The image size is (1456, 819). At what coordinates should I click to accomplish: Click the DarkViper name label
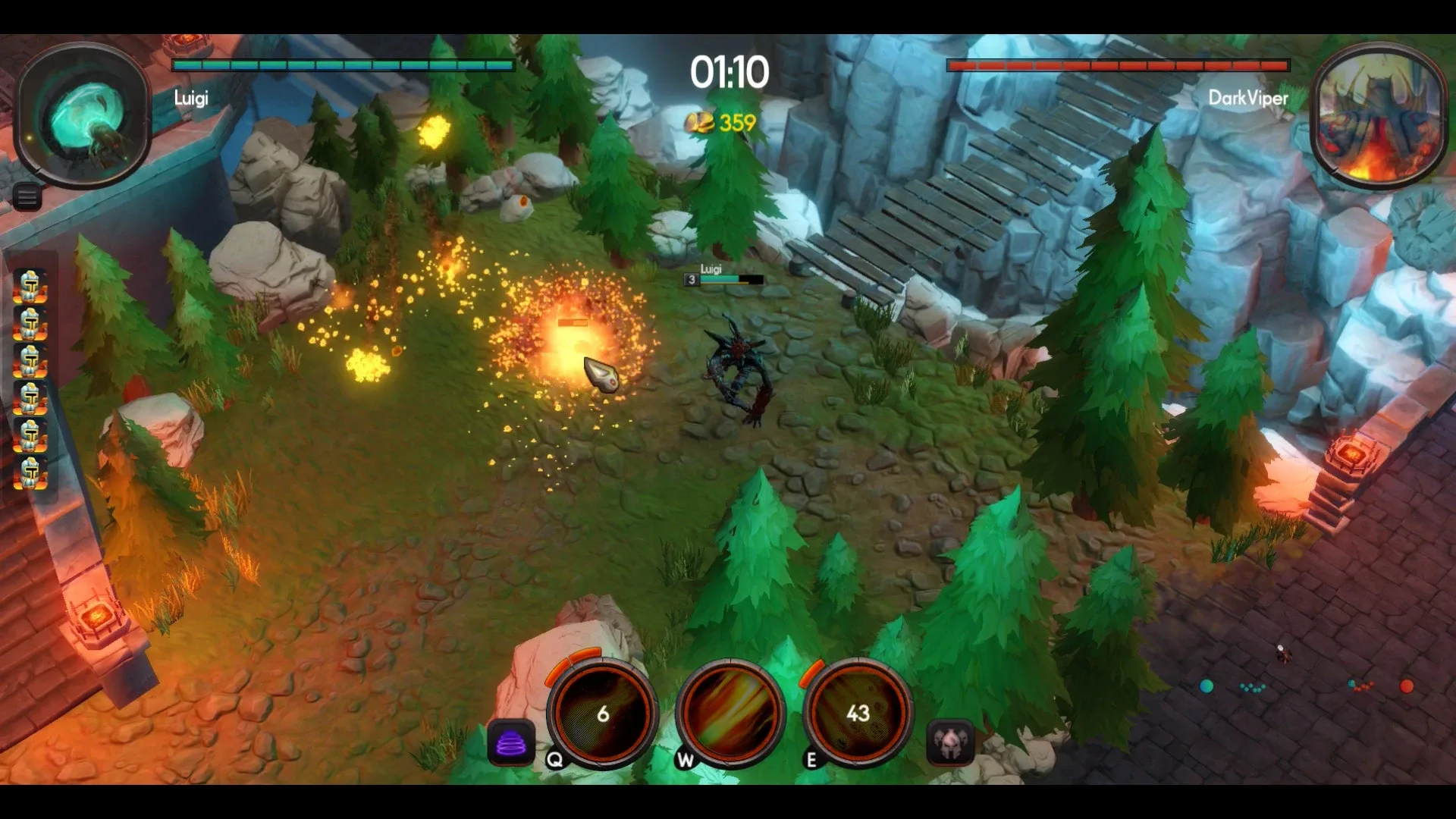[x=1248, y=99]
